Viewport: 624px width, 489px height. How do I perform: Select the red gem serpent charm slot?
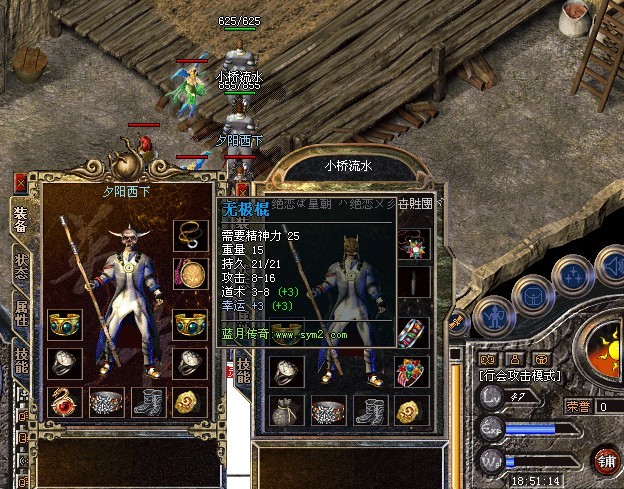coord(64,402)
